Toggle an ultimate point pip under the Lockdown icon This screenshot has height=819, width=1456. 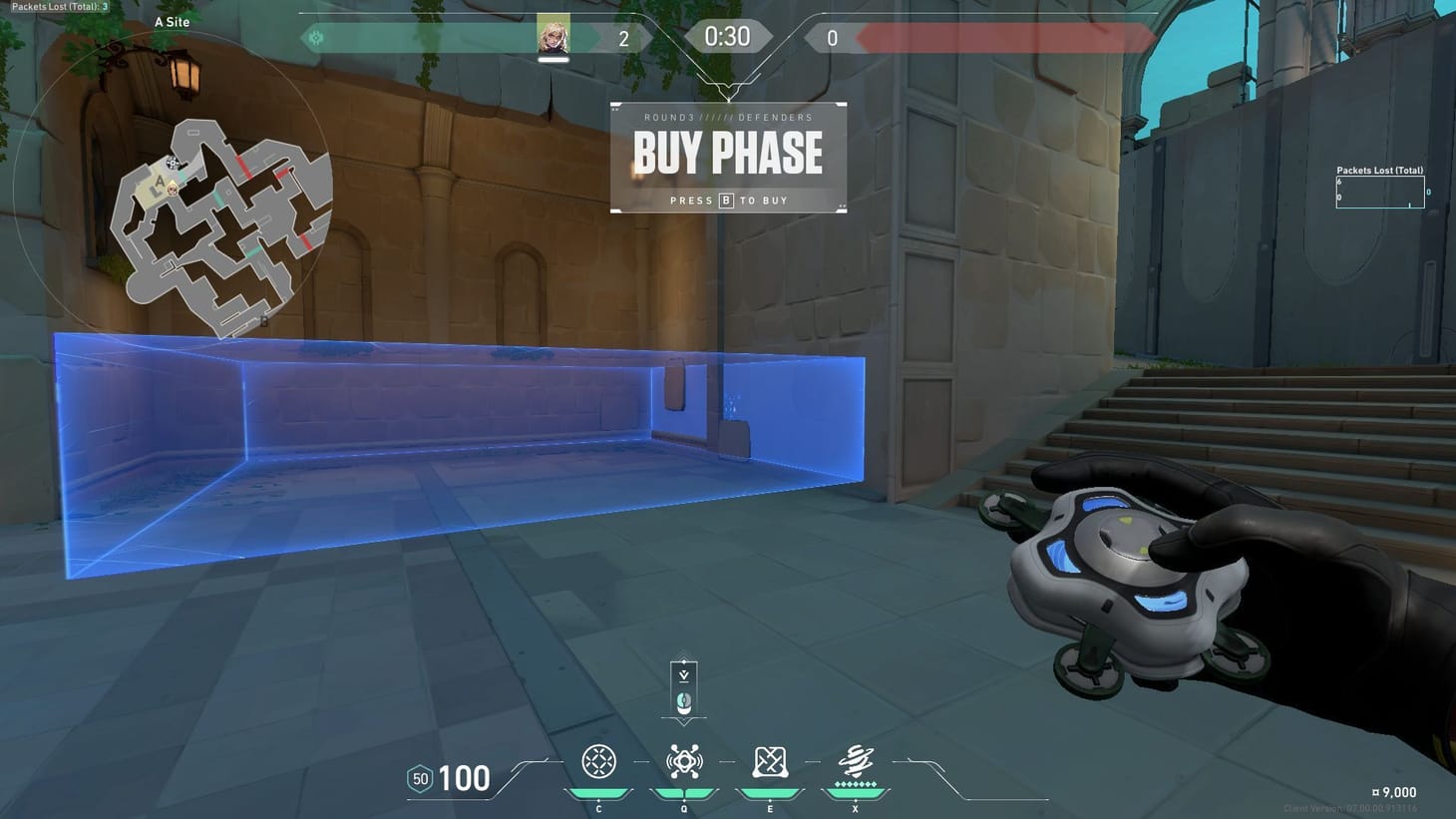tap(855, 786)
